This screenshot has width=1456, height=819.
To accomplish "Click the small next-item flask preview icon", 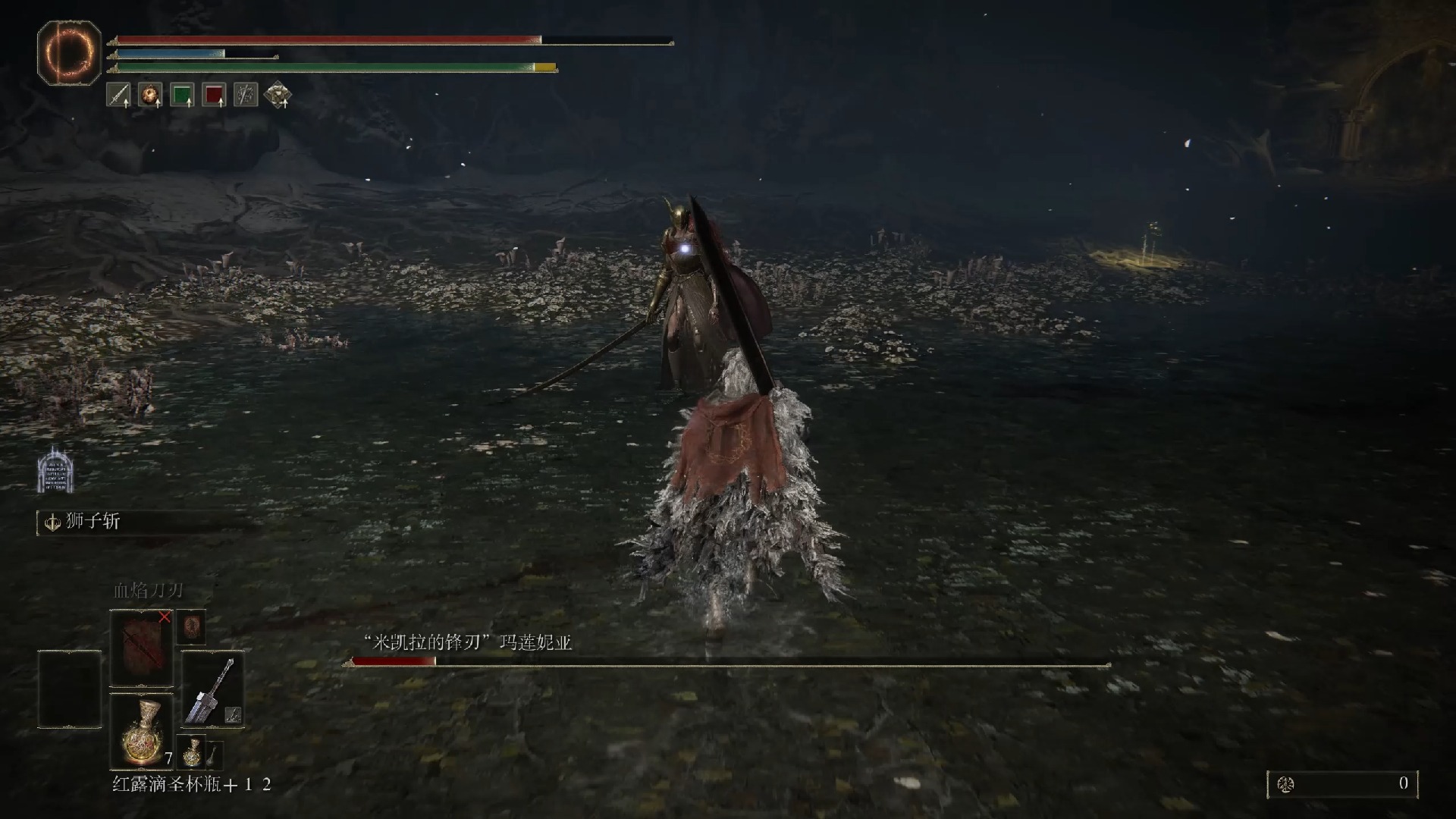I will point(191,749).
